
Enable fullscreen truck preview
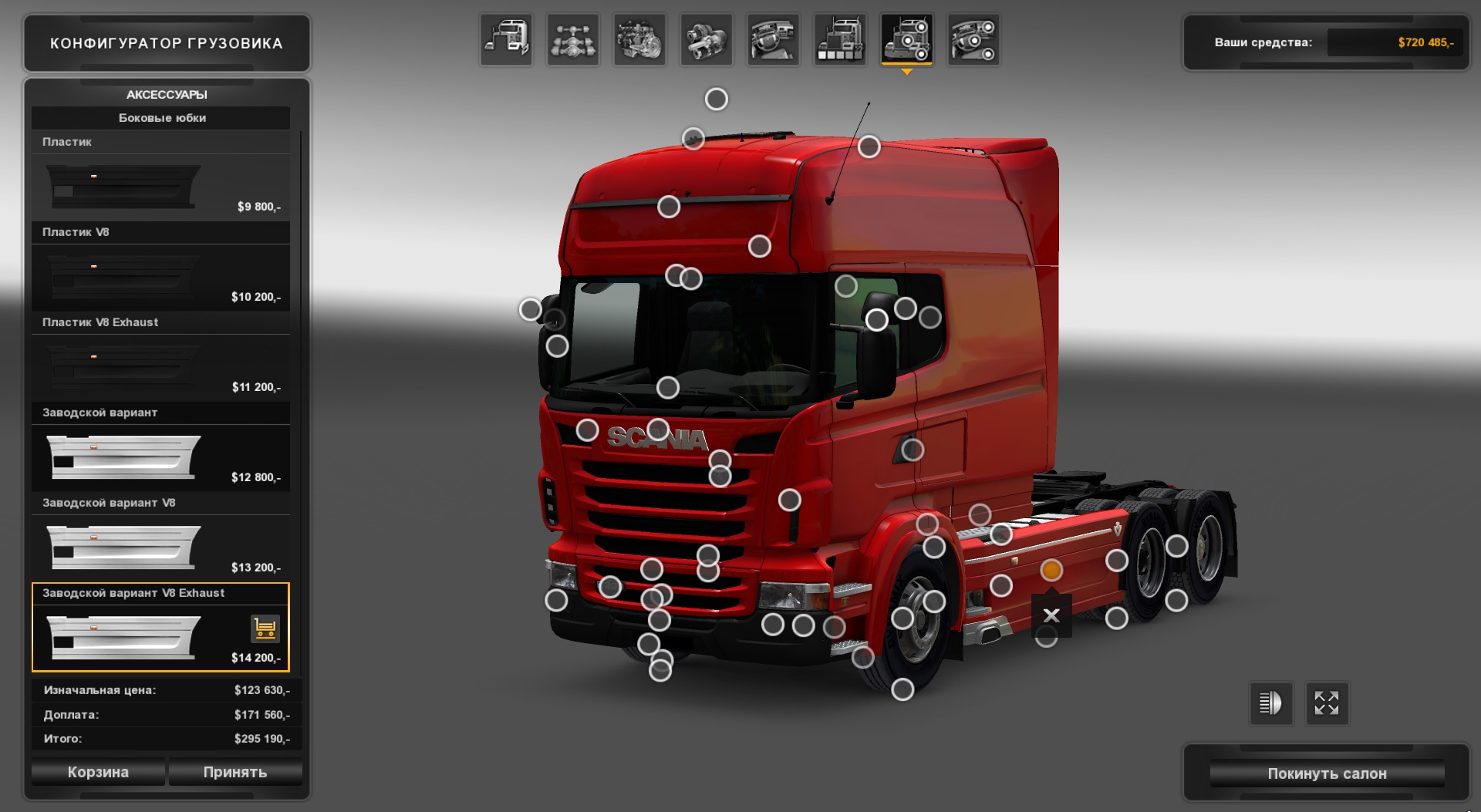pyautogui.click(x=1327, y=703)
